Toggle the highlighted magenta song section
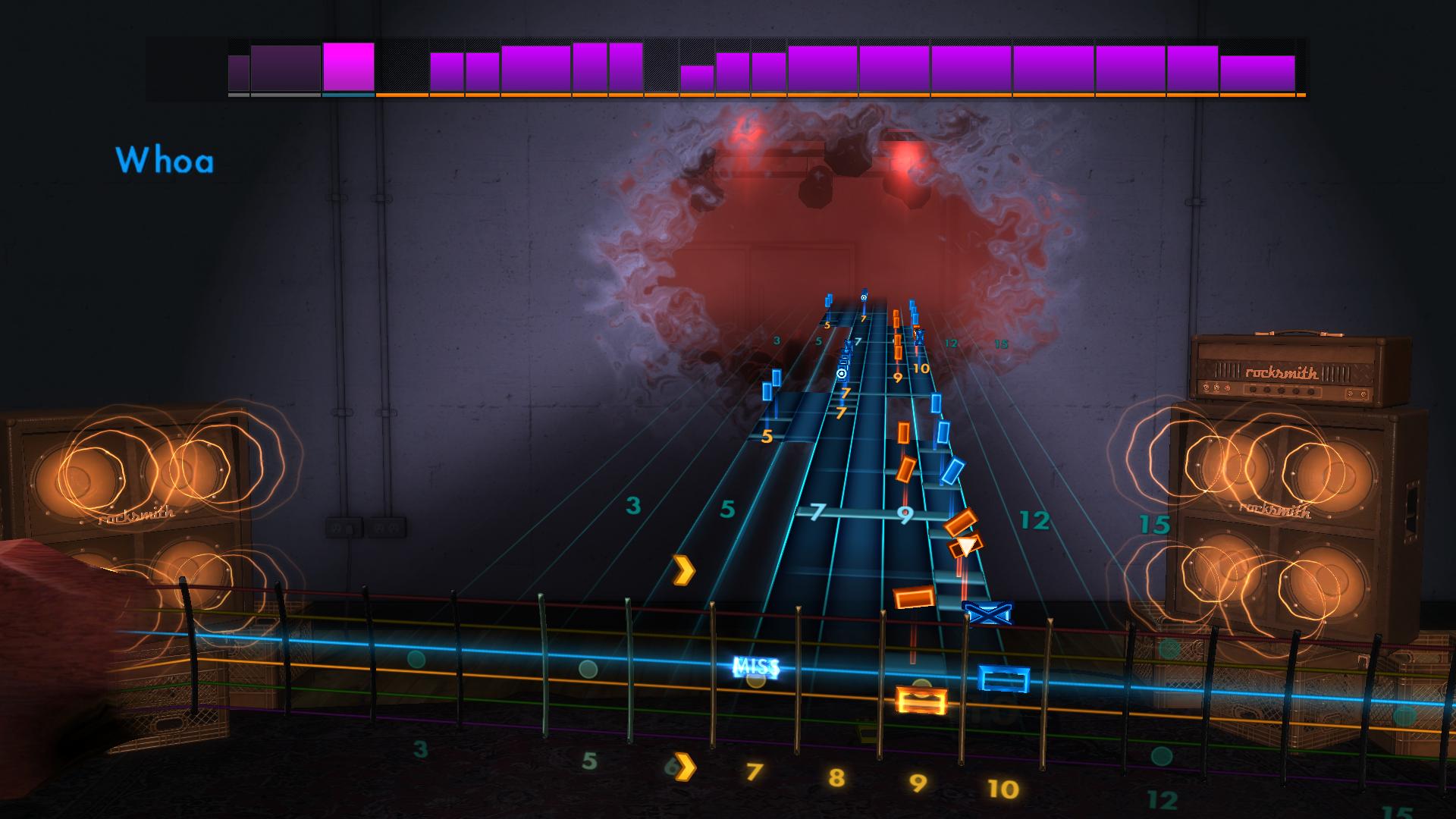The image size is (1456, 819). [347, 68]
